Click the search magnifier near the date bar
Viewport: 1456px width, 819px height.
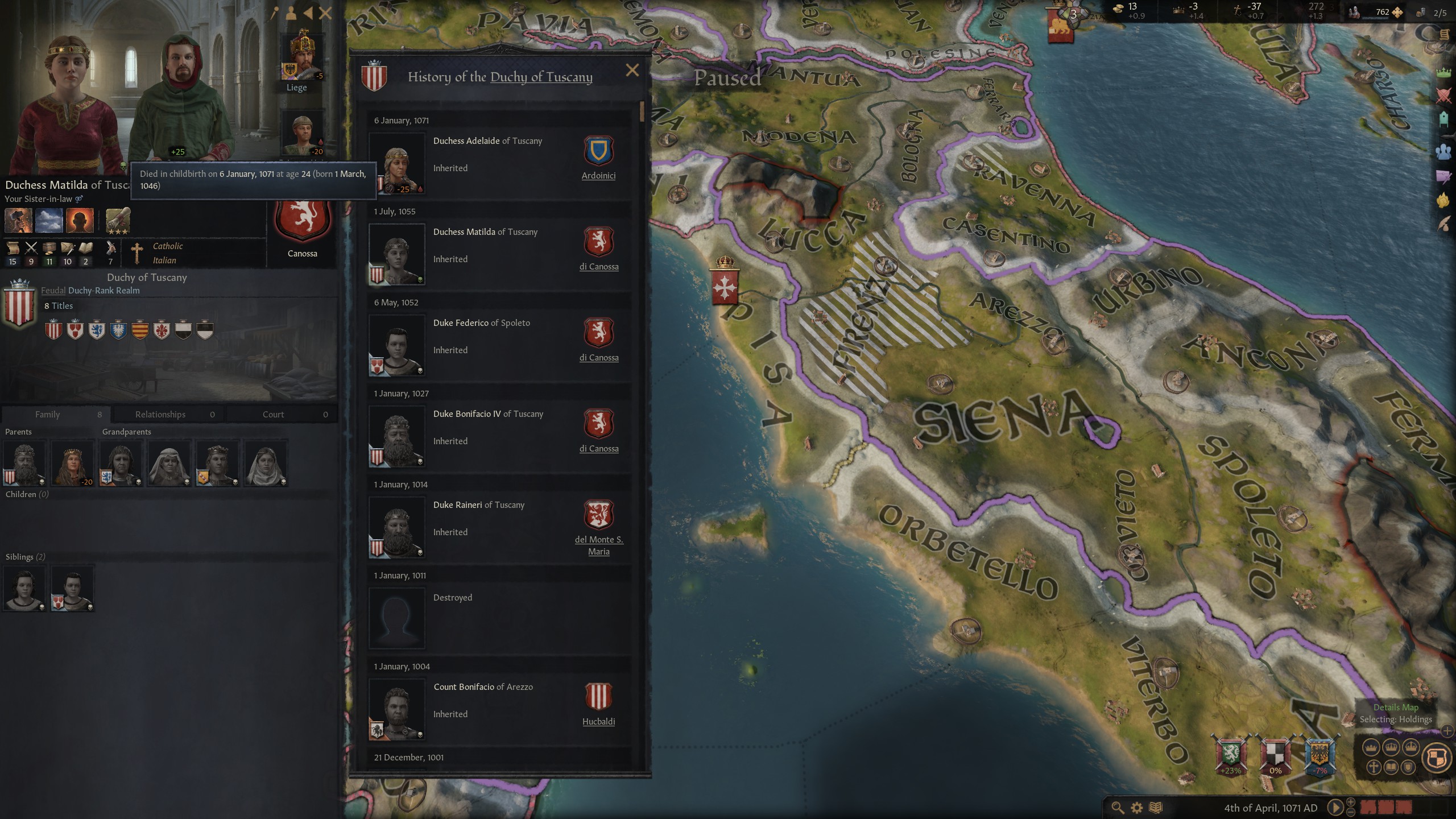coord(1119,808)
